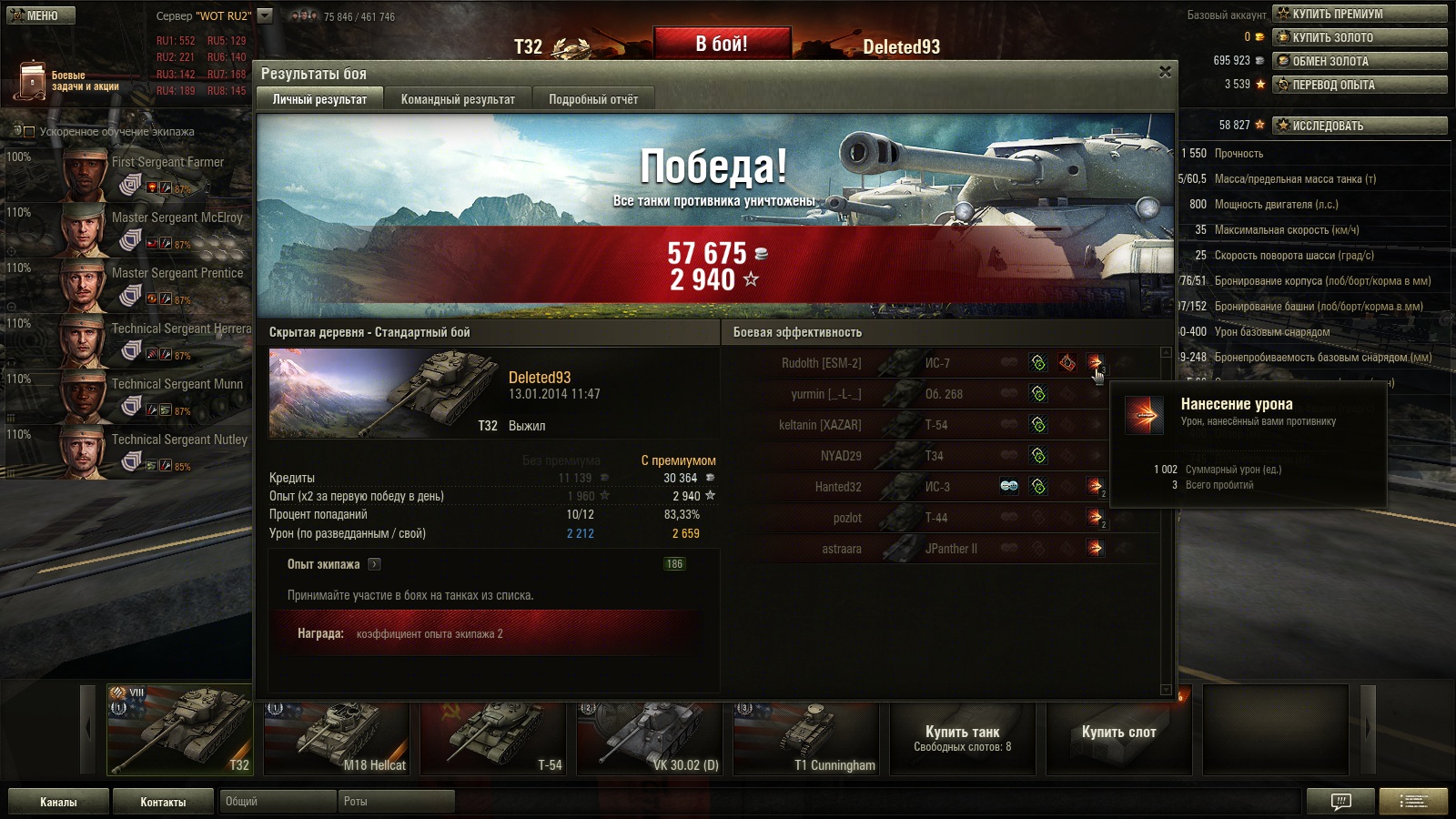Open the server selection dropdown
This screenshot has height=819, width=1456.
point(265,15)
